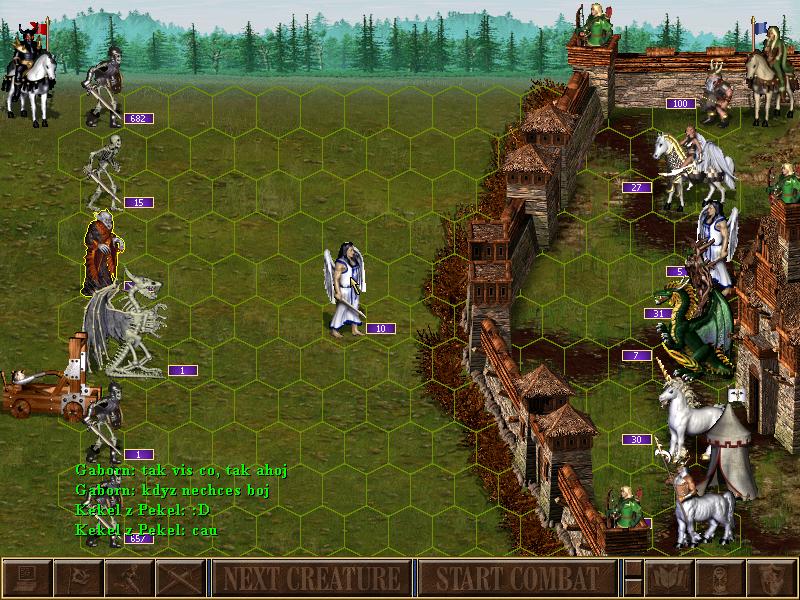Surrender using the white flag button

[x=78, y=578]
